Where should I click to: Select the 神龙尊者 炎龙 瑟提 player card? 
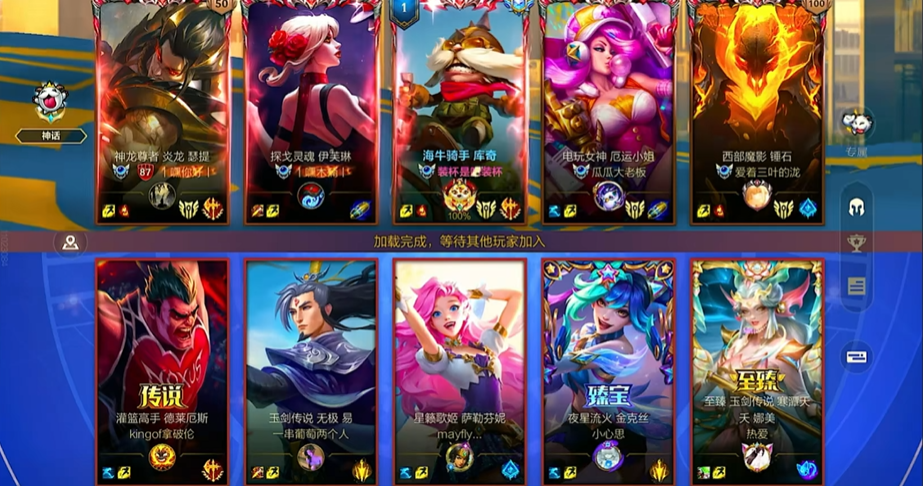pos(162,110)
